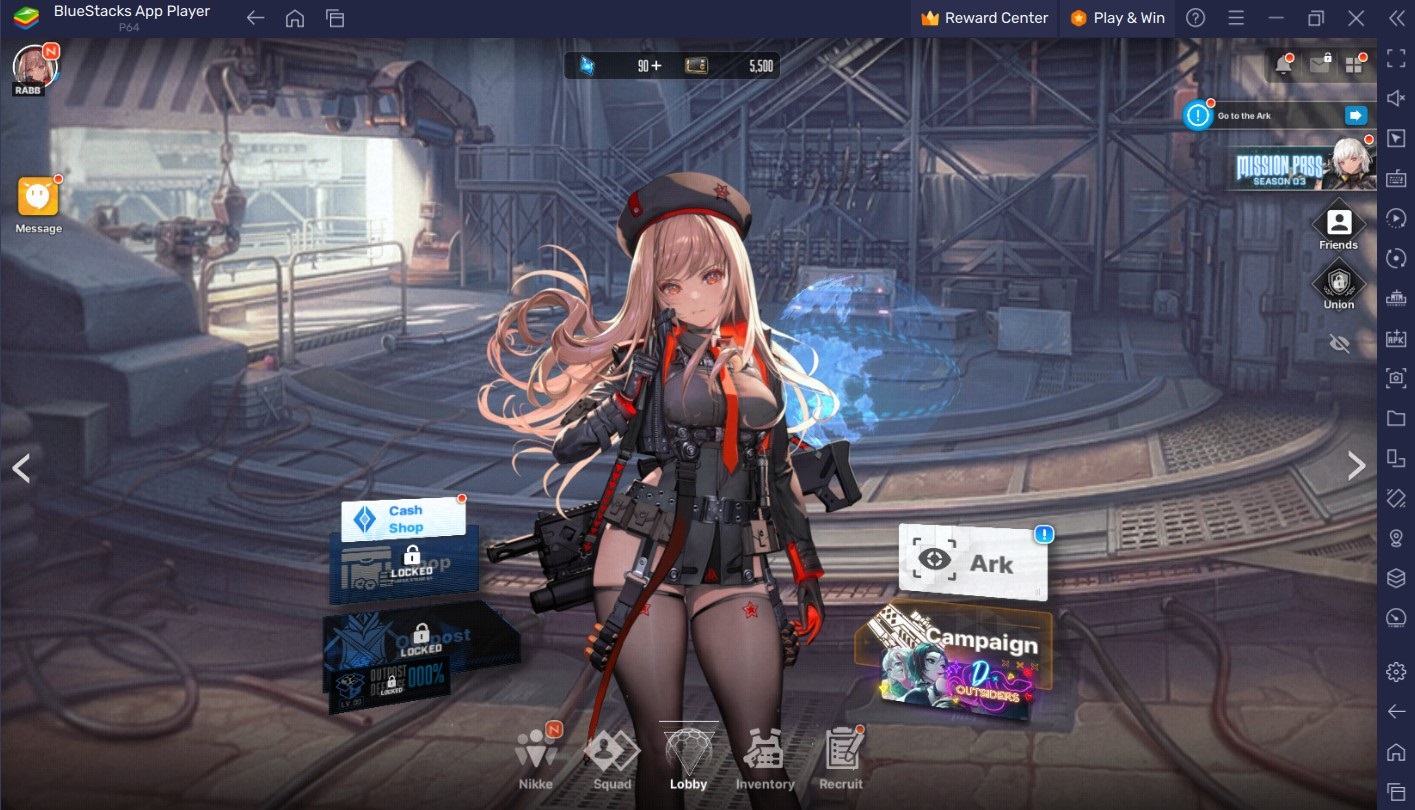Open game controls keyboard settings in sidebar
The image size is (1415, 810).
pos(1394,177)
